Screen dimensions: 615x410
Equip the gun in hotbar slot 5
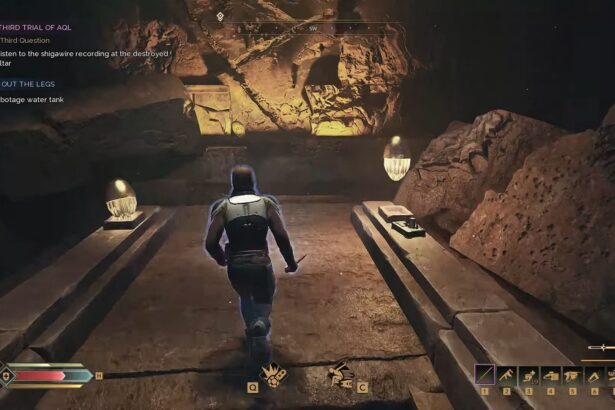tap(573, 375)
